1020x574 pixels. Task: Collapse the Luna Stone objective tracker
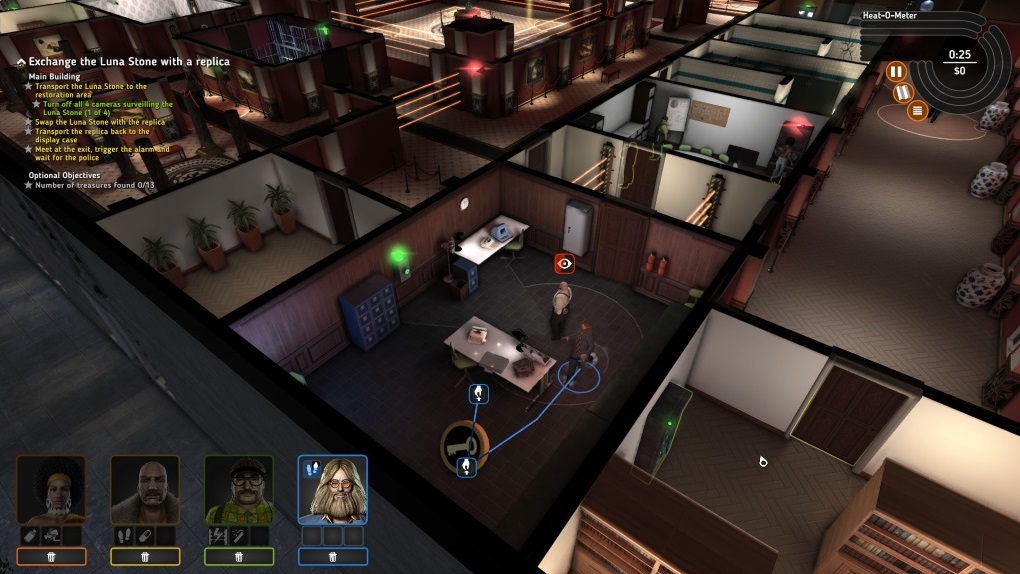click(21, 62)
